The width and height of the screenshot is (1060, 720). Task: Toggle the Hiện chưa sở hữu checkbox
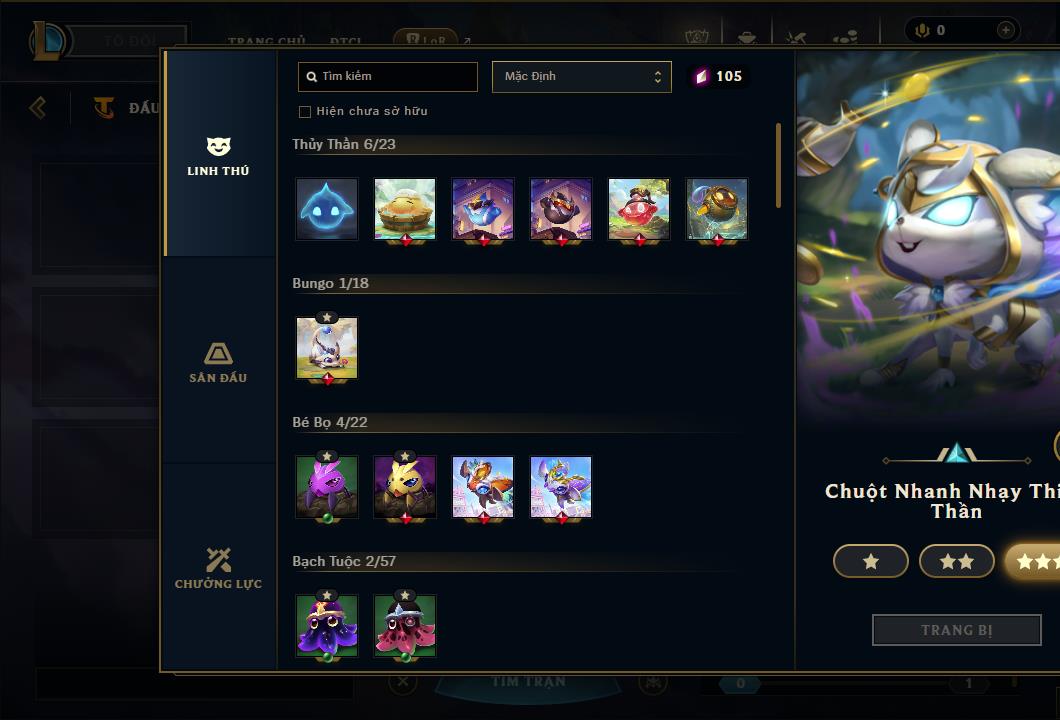pyautogui.click(x=305, y=112)
